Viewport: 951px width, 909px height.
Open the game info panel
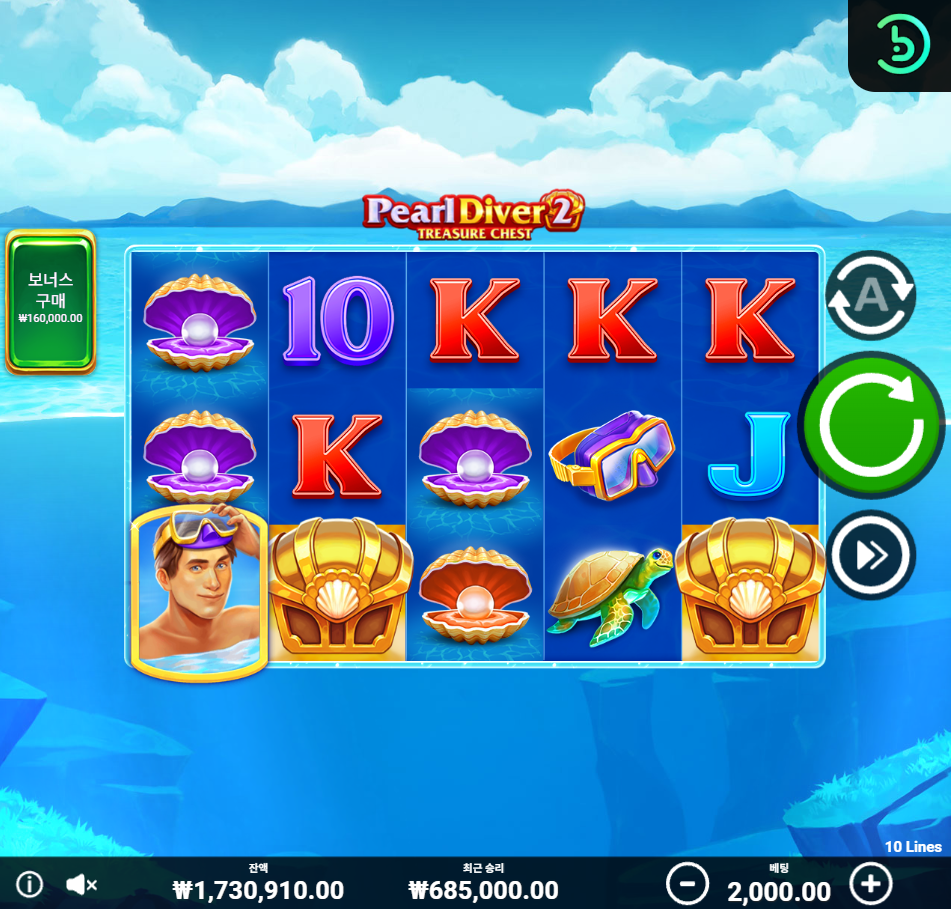[30, 884]
